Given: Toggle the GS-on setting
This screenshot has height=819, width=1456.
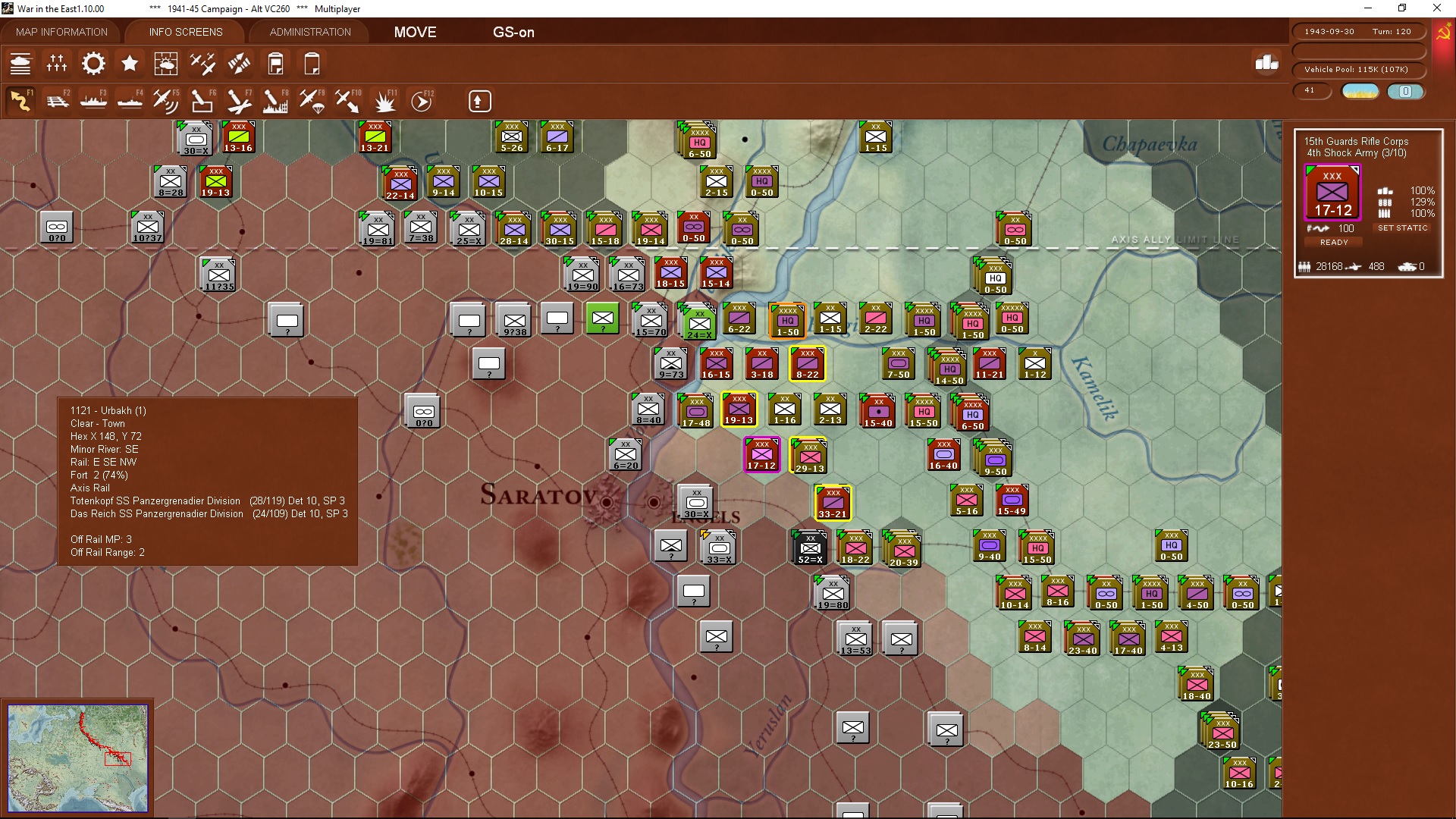Looking at the screenshot, I should 514,33.
